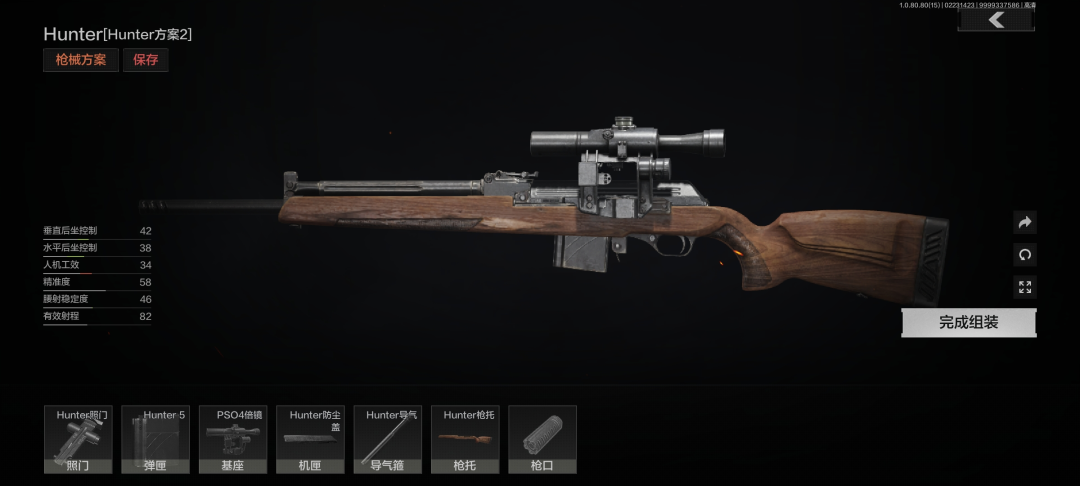Choose the 弹匣 magazine slot
Image resolution: width=1080 pixels, height=486 pixels.
tap(155, 439)
